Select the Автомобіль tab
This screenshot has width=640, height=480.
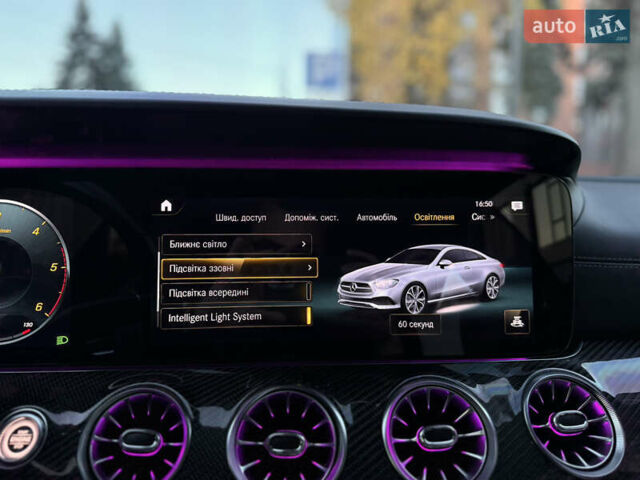[377, 217]
